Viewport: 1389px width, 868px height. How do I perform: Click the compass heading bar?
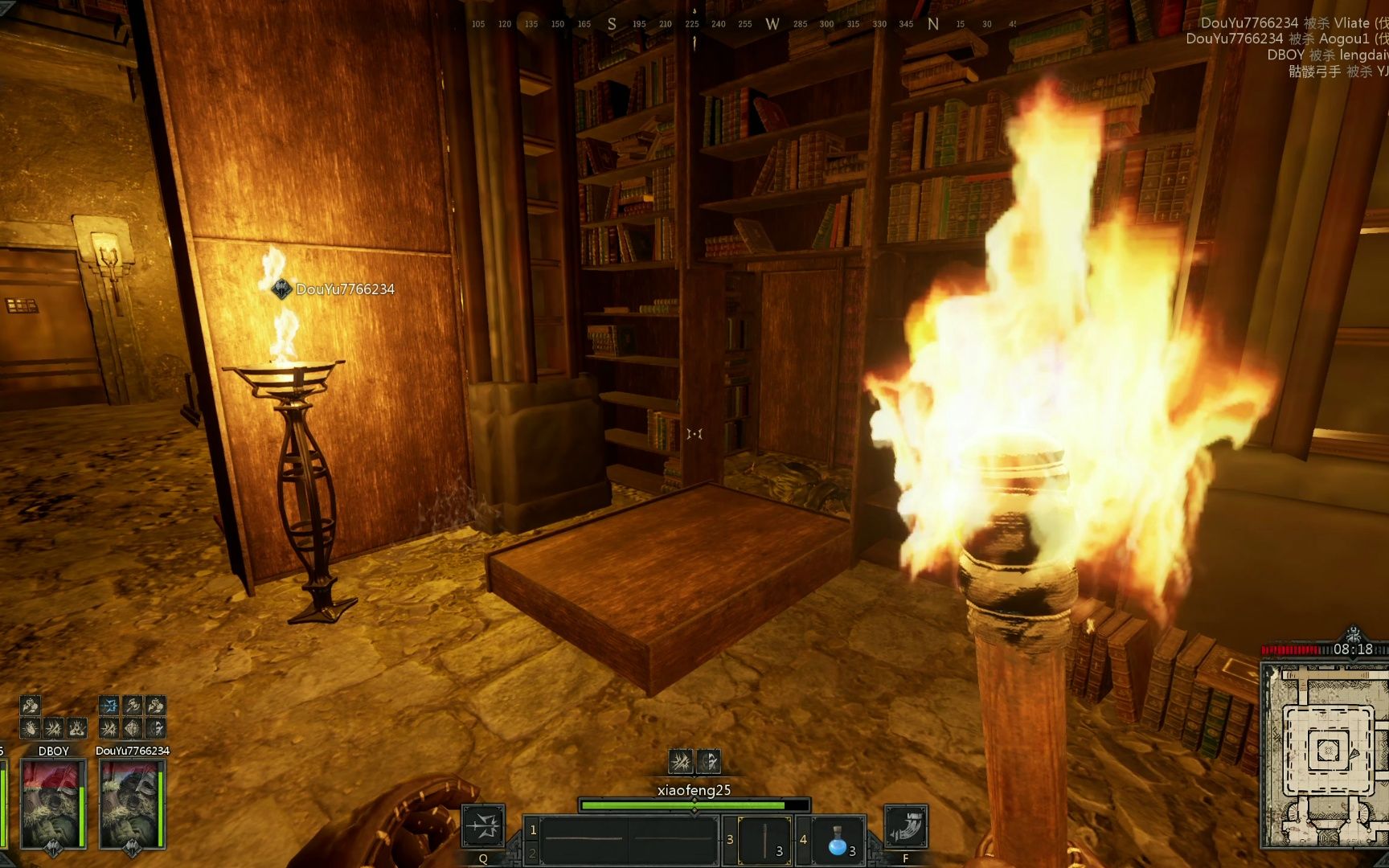pyautogui.click(x=744, y=24)
